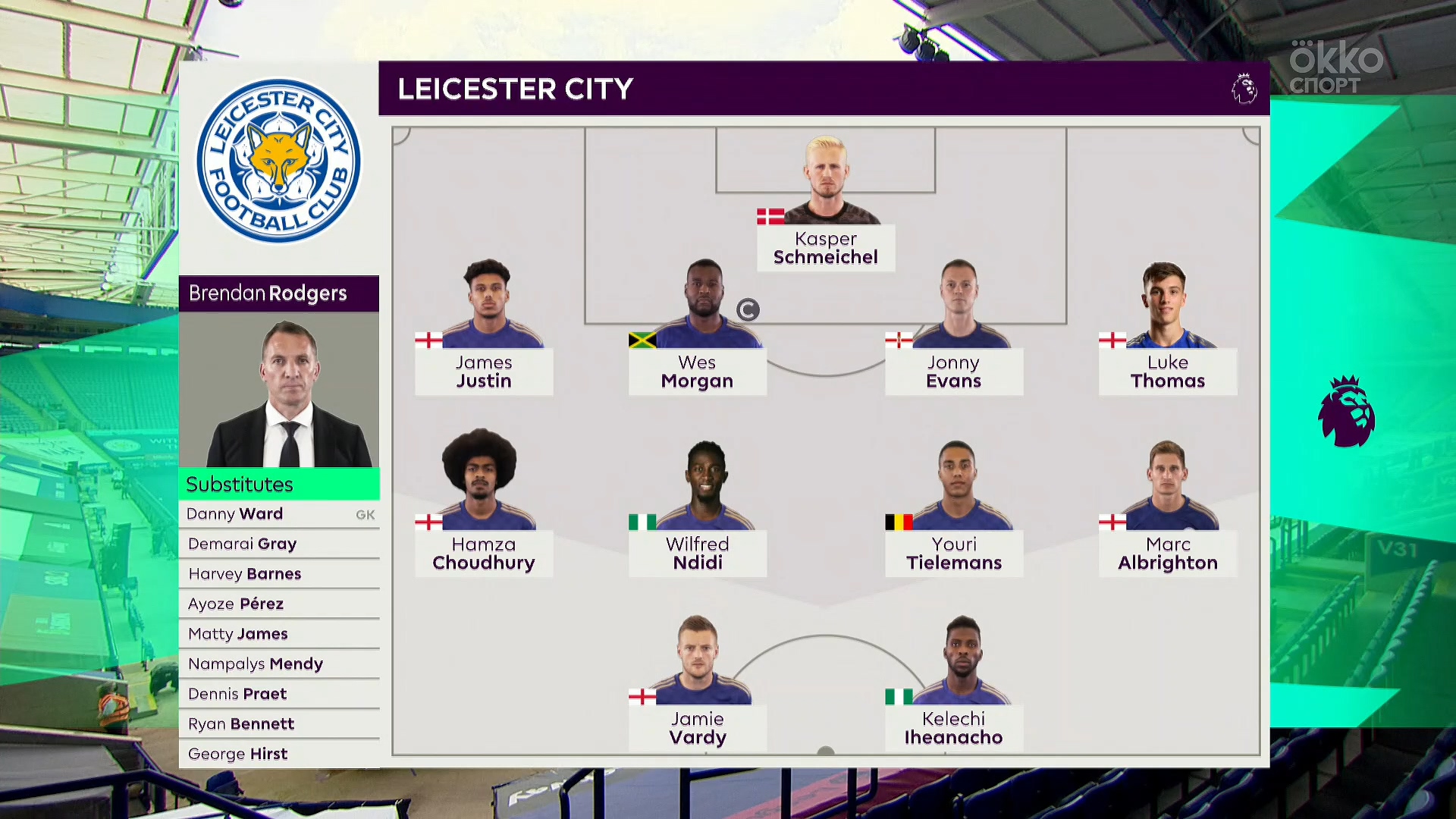Pick Jonny Evans in defence
This screenshot has height=819, width=1456.
(953, 372)
